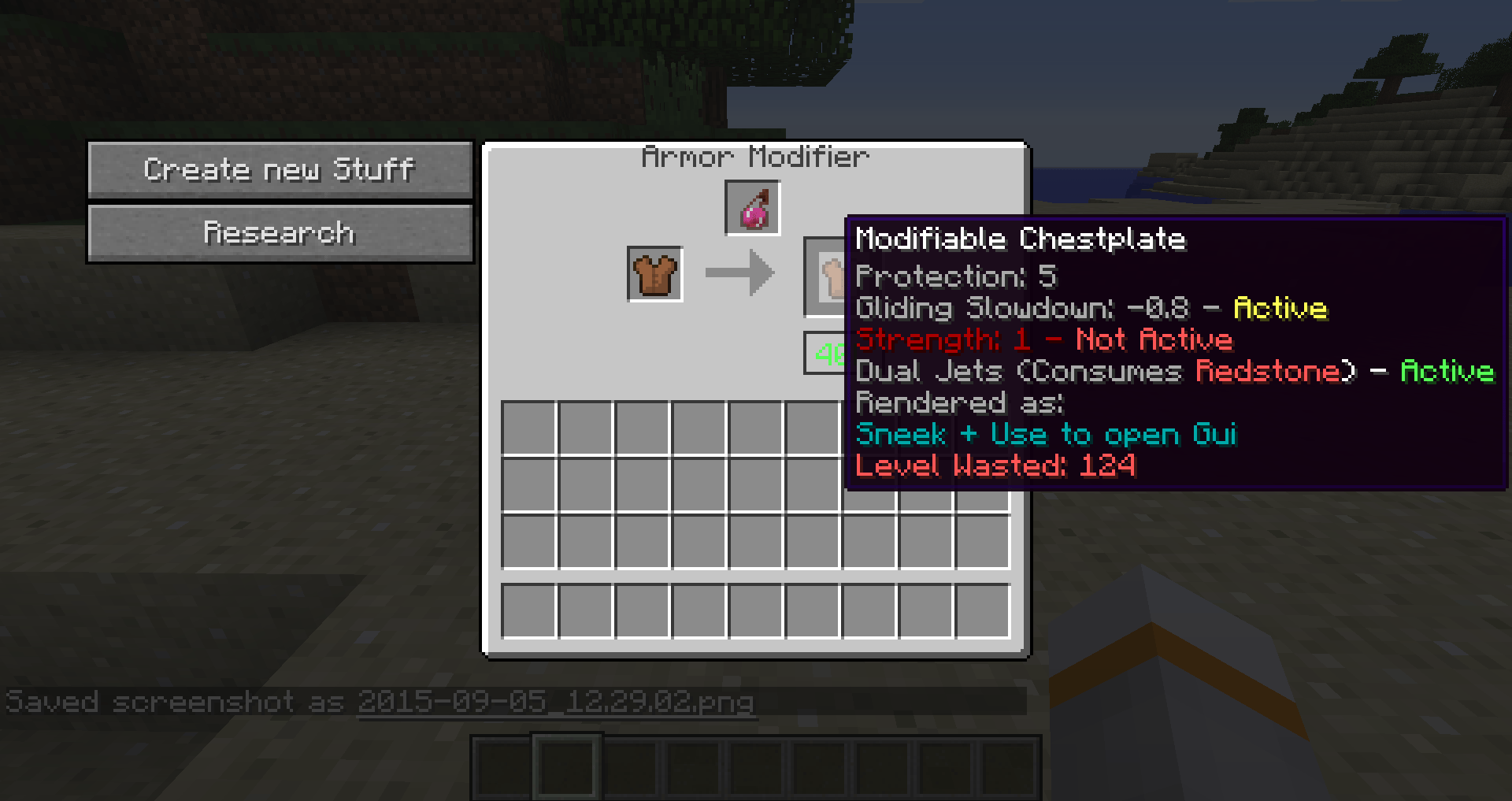Deactivate the Gliding Slowdown modifier
Screen dimensions: 1512x801
pyautogui.click(x=1091, y=308)
